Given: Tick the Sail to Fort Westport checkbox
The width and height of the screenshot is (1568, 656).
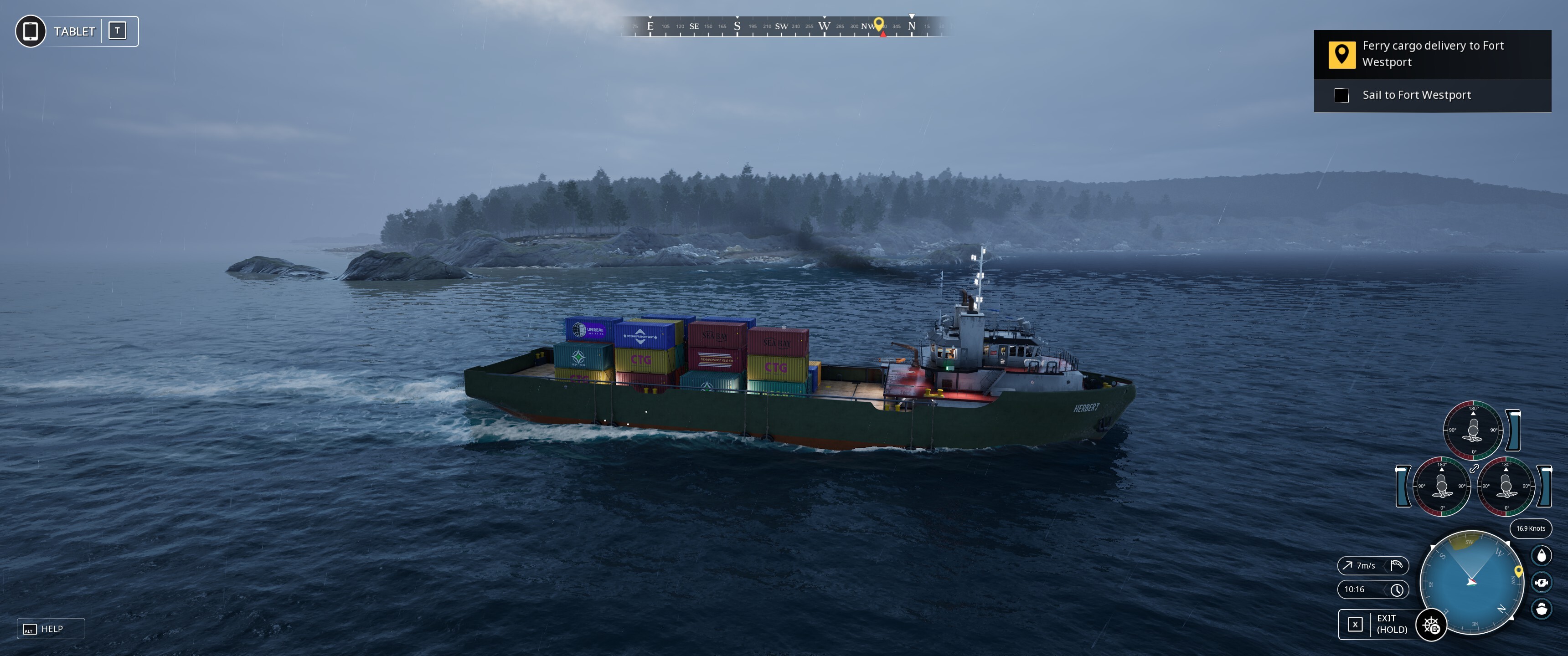Looking at the screenshot, I should pyautogui.click(x=1341, y=96).
